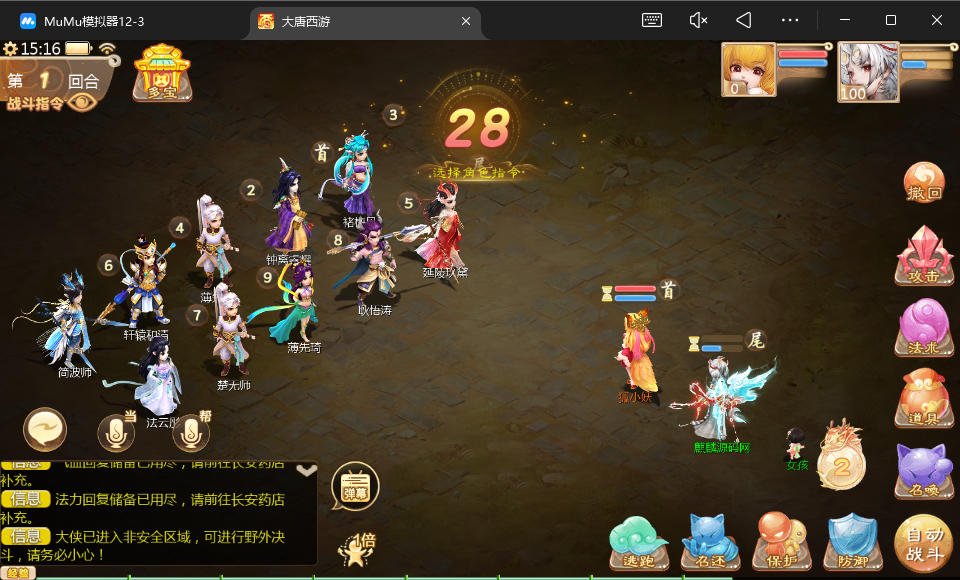
Task: Close the 大唐西游 emulator tab
Action: point(465,21)
